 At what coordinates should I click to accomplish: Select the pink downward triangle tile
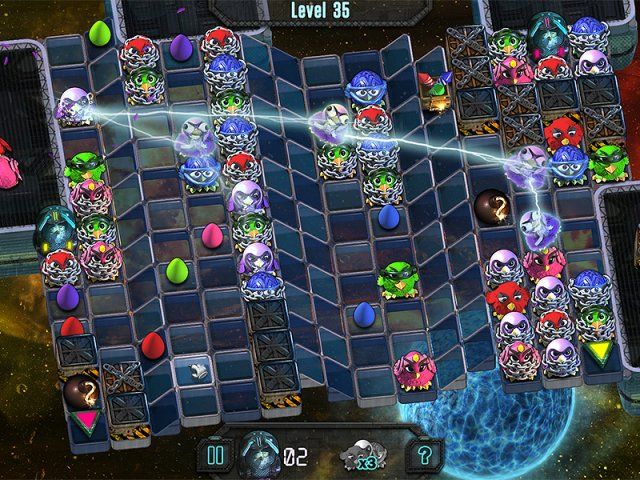pos(87,419)
